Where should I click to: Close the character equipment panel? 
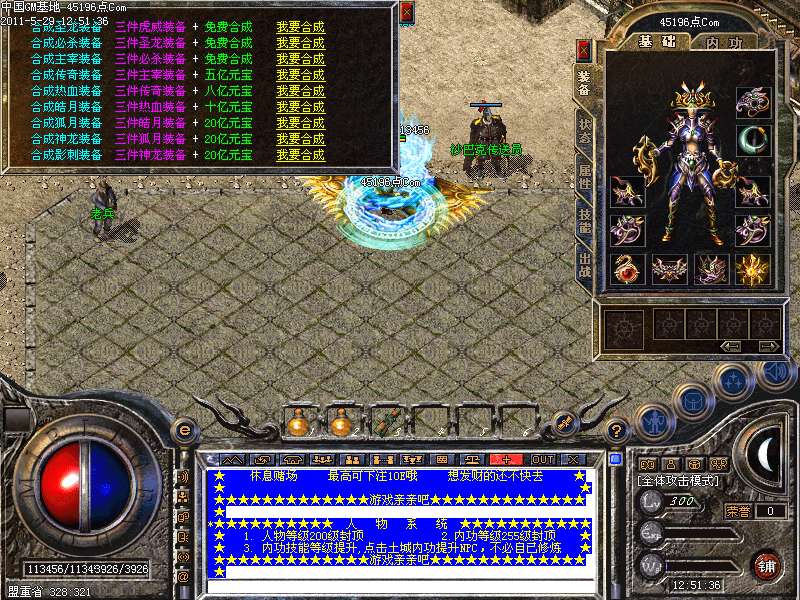point(584,49)
